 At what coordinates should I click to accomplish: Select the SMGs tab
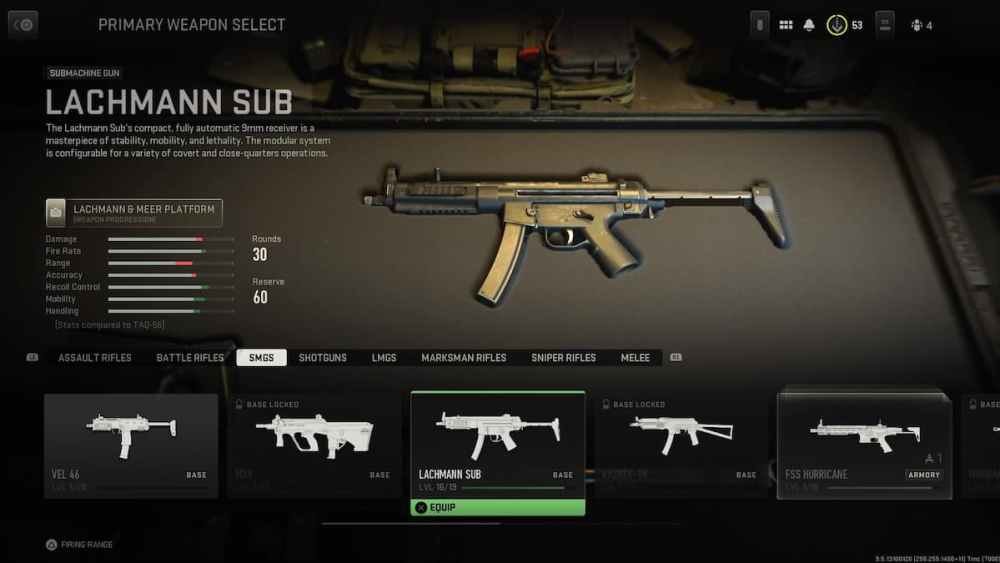(261, 358)
